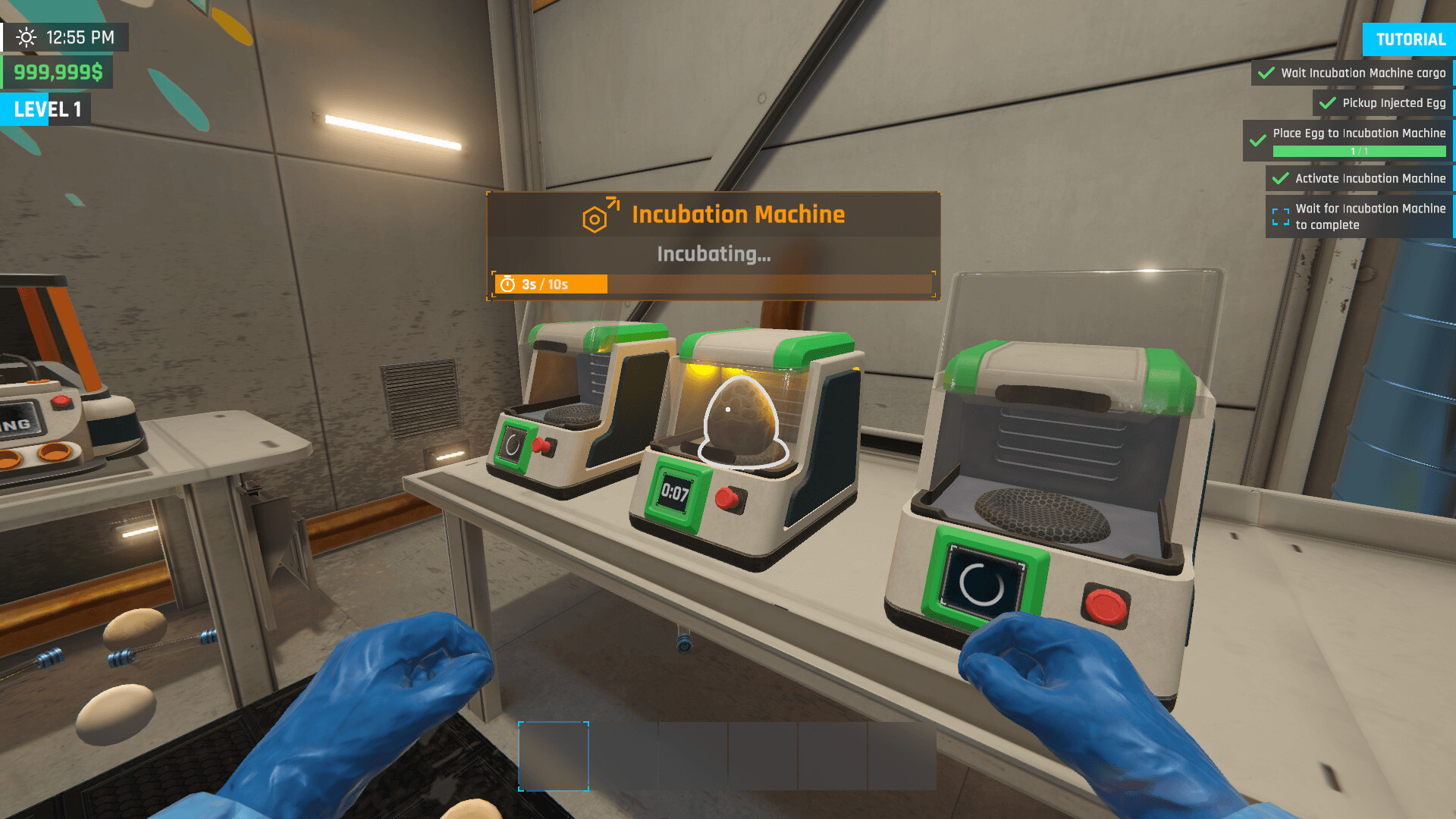The height and width of the screenshot is (819, 1456).
Task: Click the diagonal arrow icon in the machine header
Action: 614,202
